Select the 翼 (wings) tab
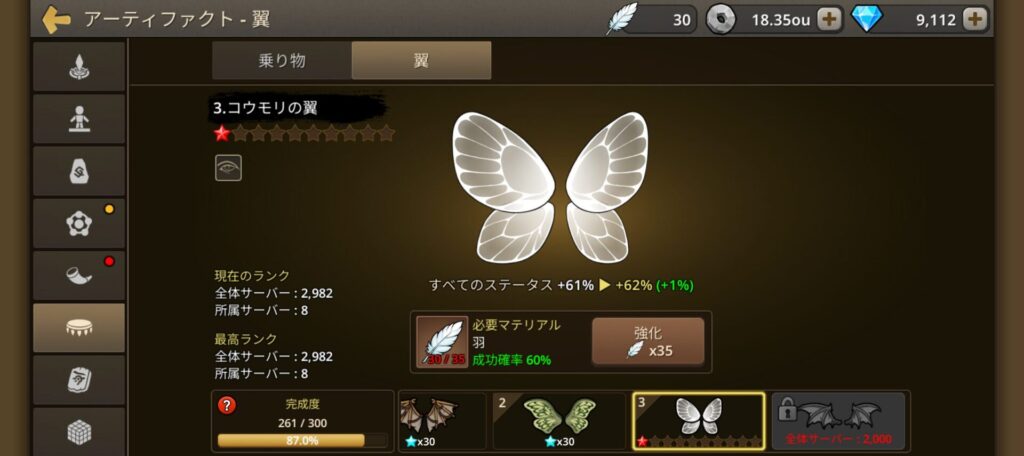This screenshot has width=1024, height=456. [421, 60]
